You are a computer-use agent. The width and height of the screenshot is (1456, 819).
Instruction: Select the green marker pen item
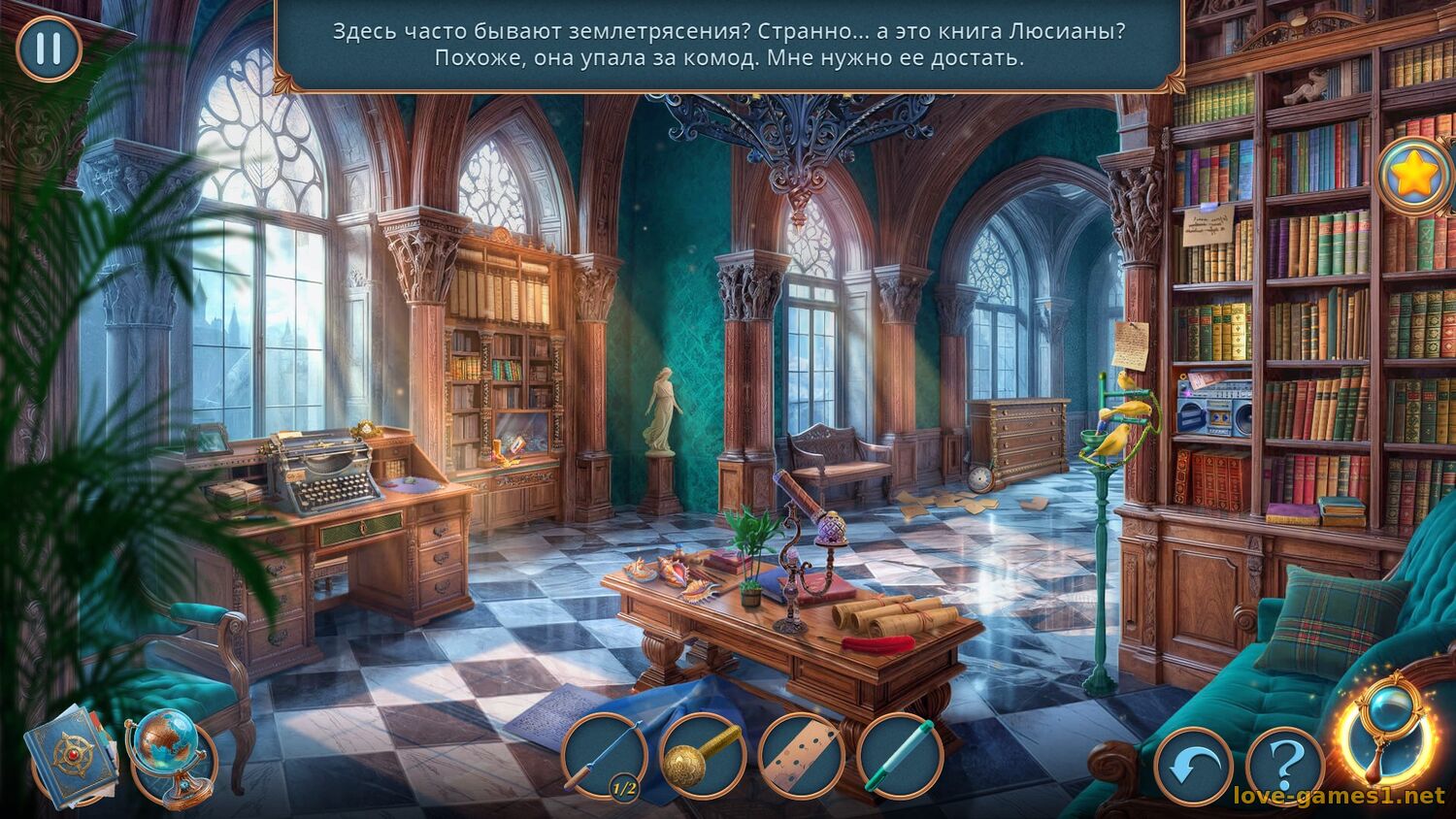click(x=900, y=756)
